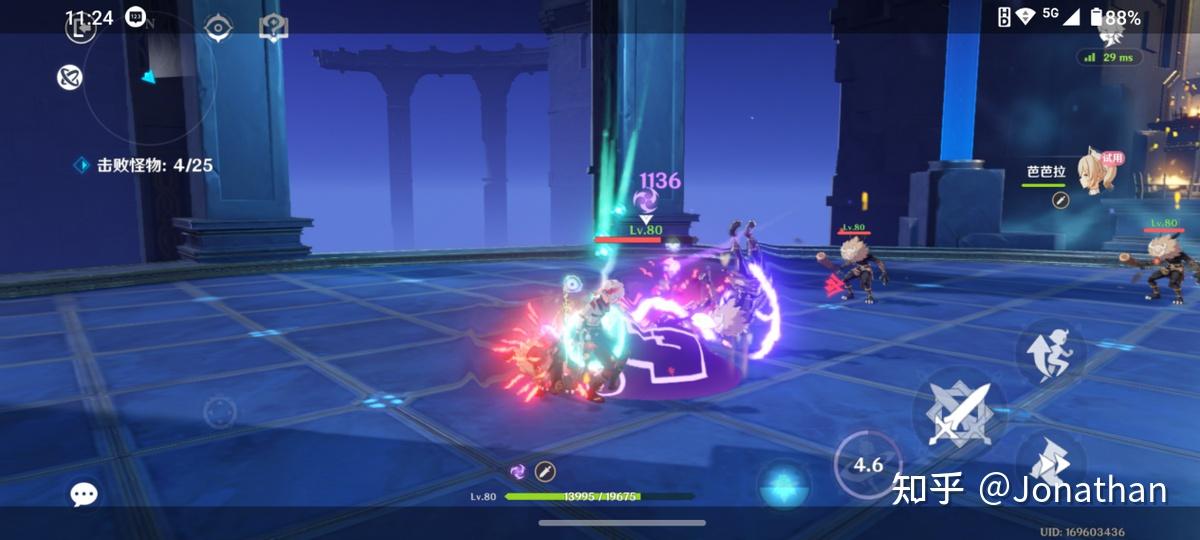Tap the sprint dash button
This screenshot has width=1200, height=540.
[x=1050, y=459]
